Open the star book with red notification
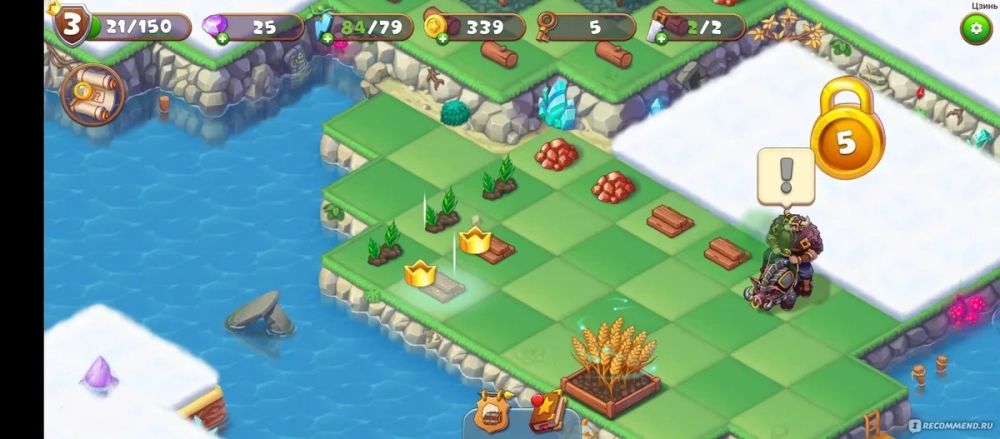This screenshot has width=1000, height=439. [x=546, y=410]
